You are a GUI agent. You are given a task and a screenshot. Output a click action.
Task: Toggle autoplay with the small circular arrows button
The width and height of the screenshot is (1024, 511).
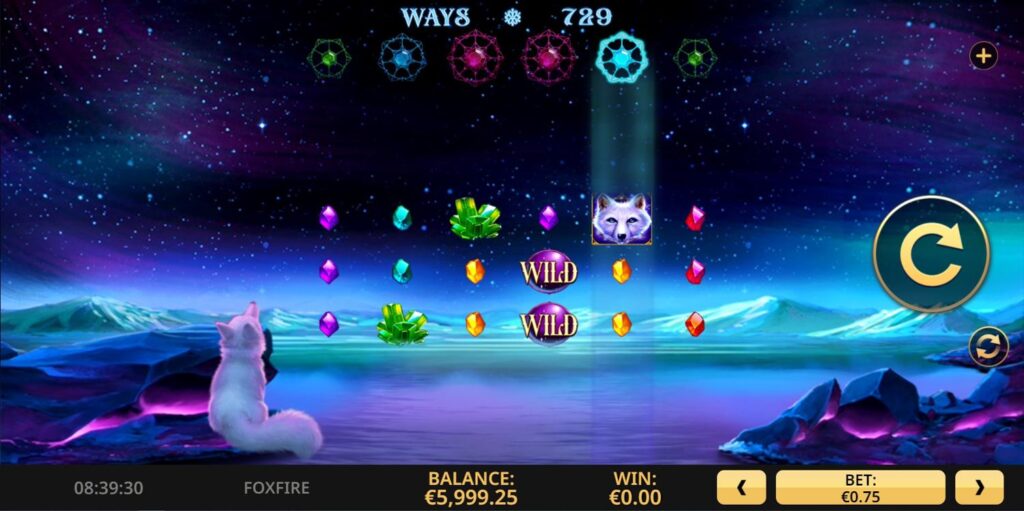pos(988,347)
